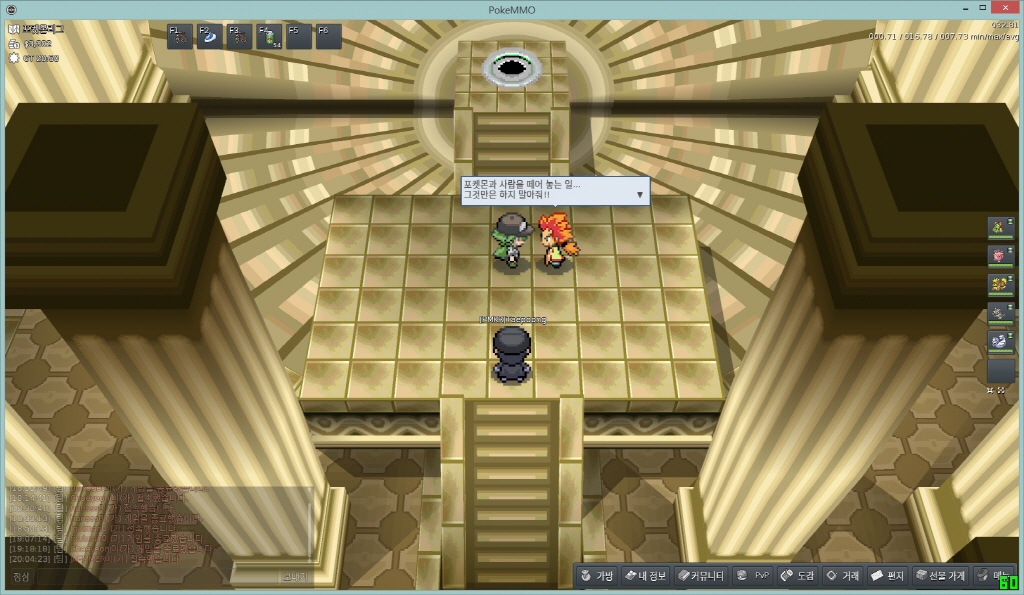Screen dimensions: 1024x595
Task: Advance the dialogue with the arrow
Action: (640, 194)
